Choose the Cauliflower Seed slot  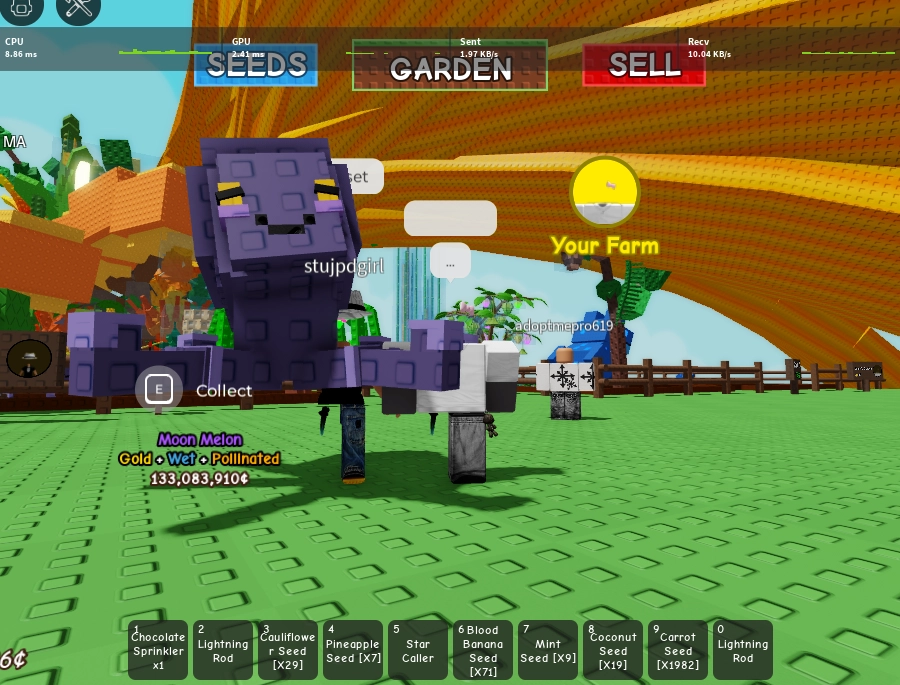[288, 650]
